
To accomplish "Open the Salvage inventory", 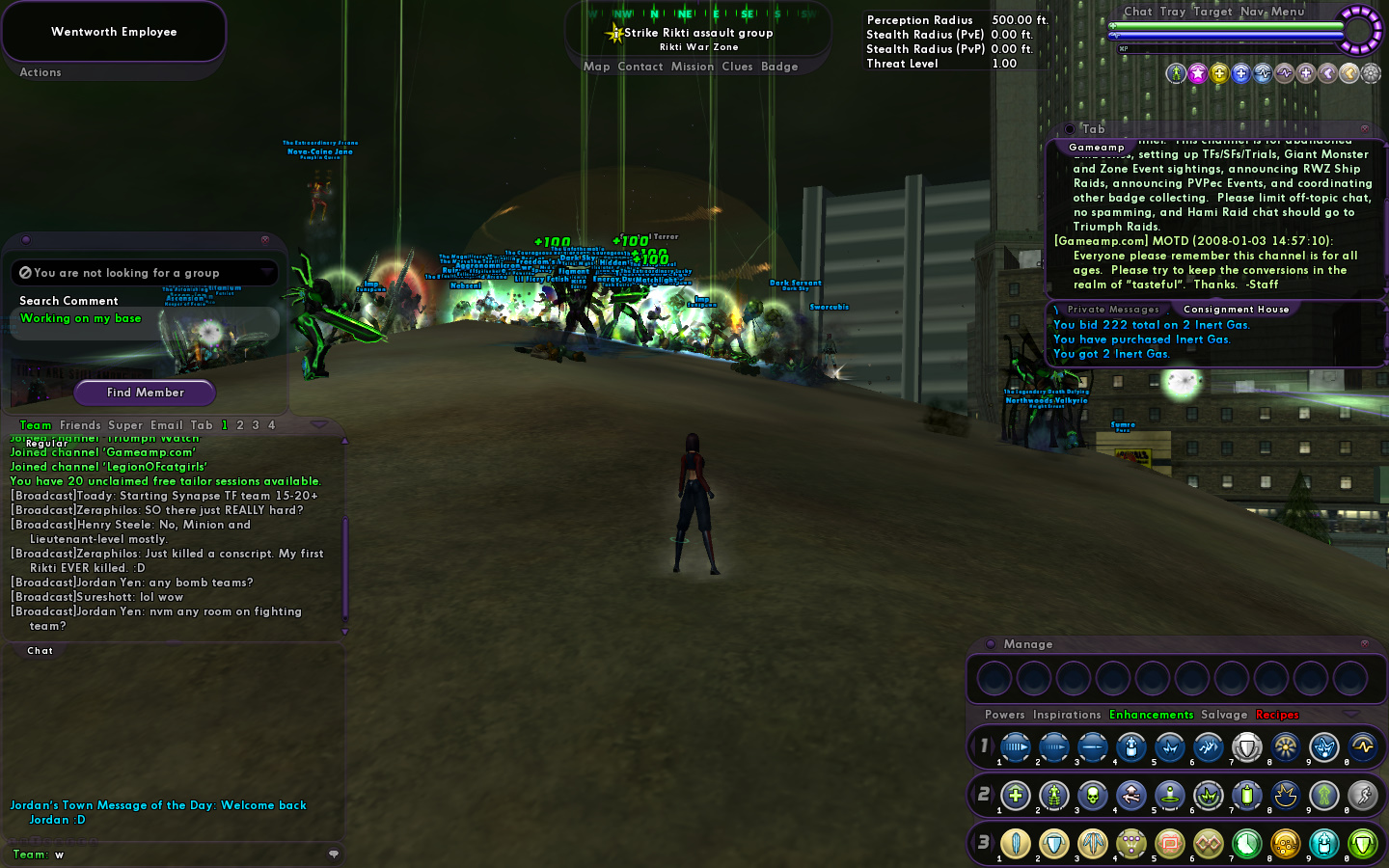I will [1224, 715].
